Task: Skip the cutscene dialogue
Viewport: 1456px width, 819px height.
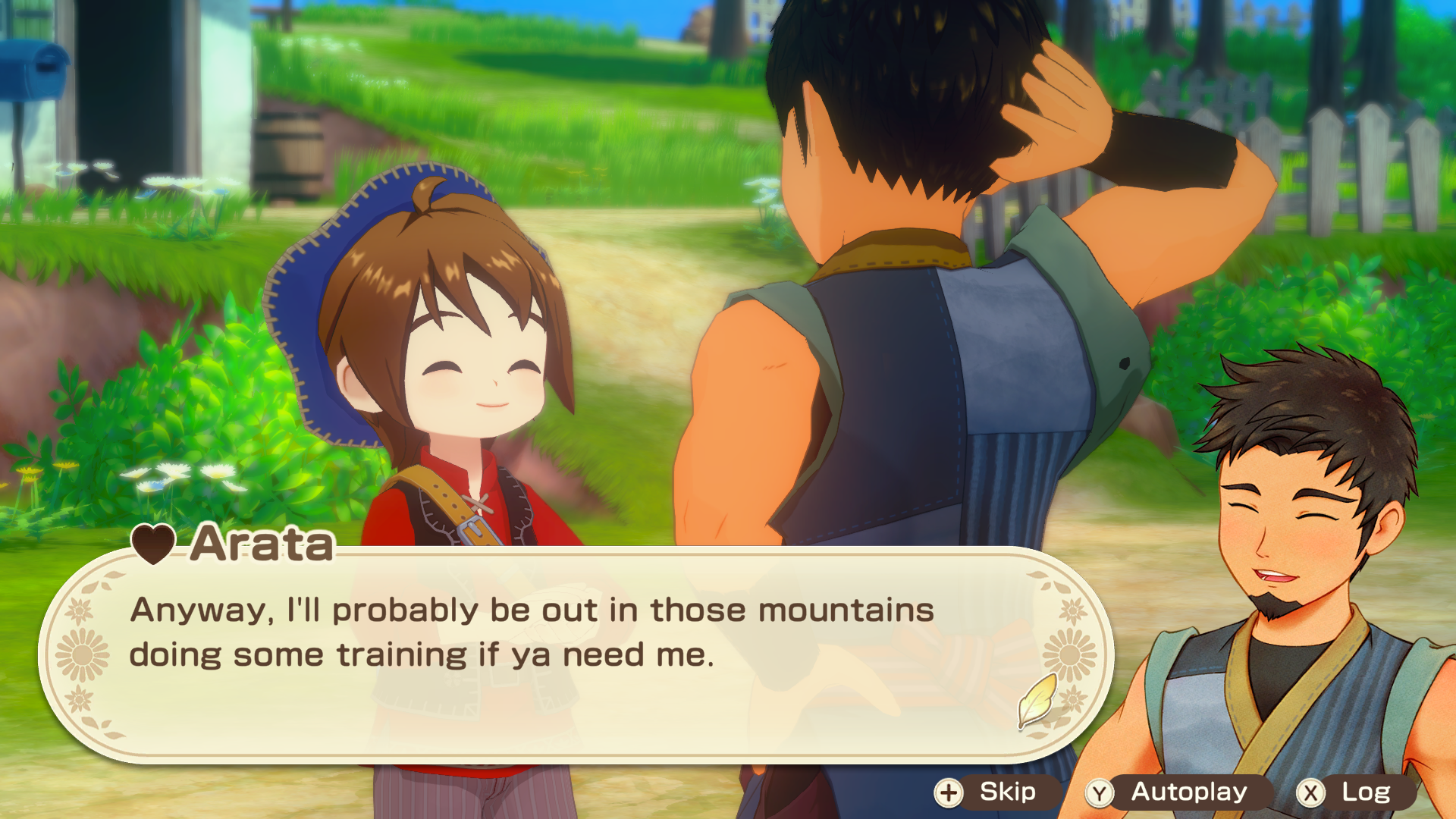Action: [993, 792]
